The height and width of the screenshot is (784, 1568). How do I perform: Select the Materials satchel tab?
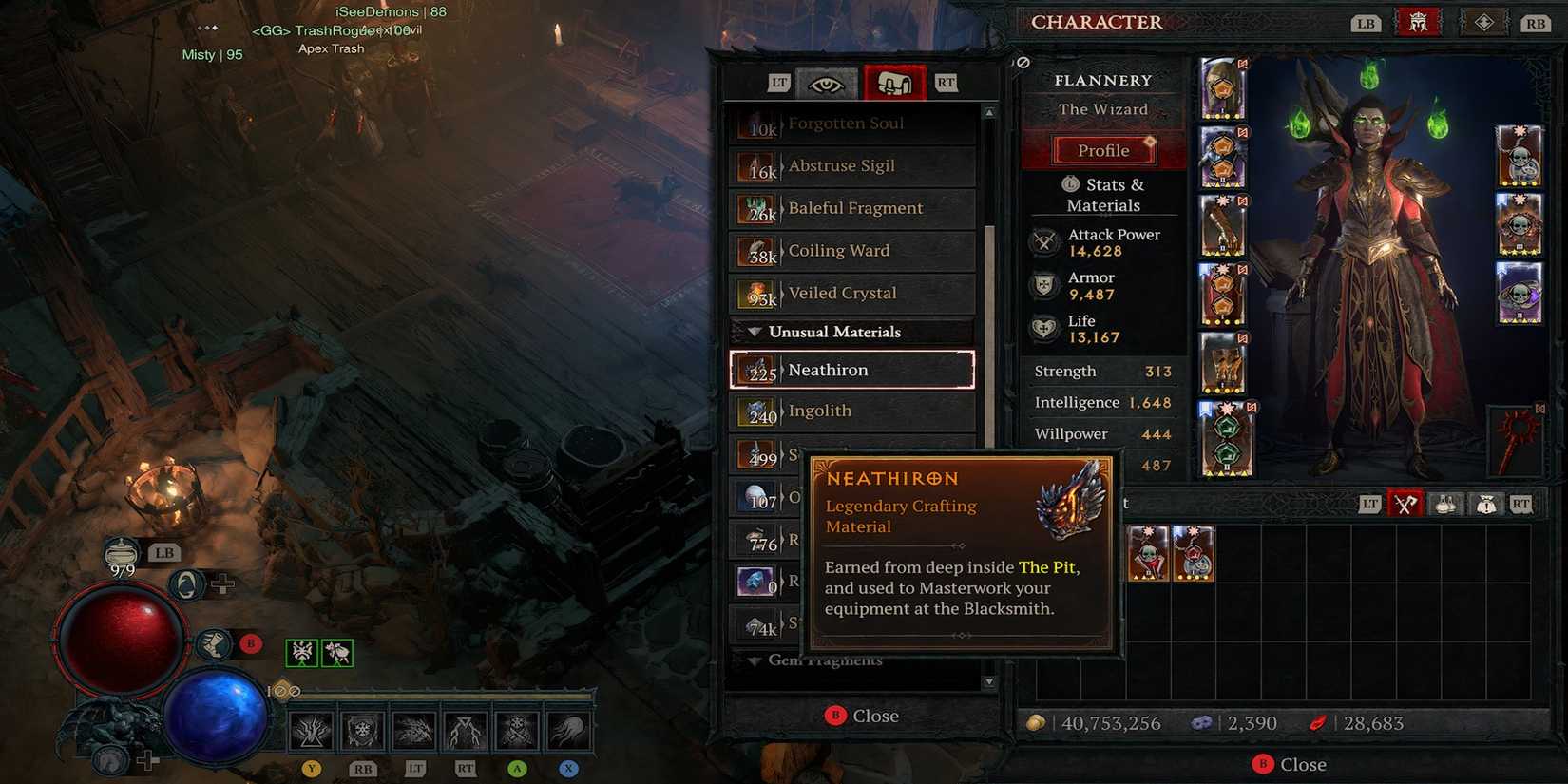point(893,83)
